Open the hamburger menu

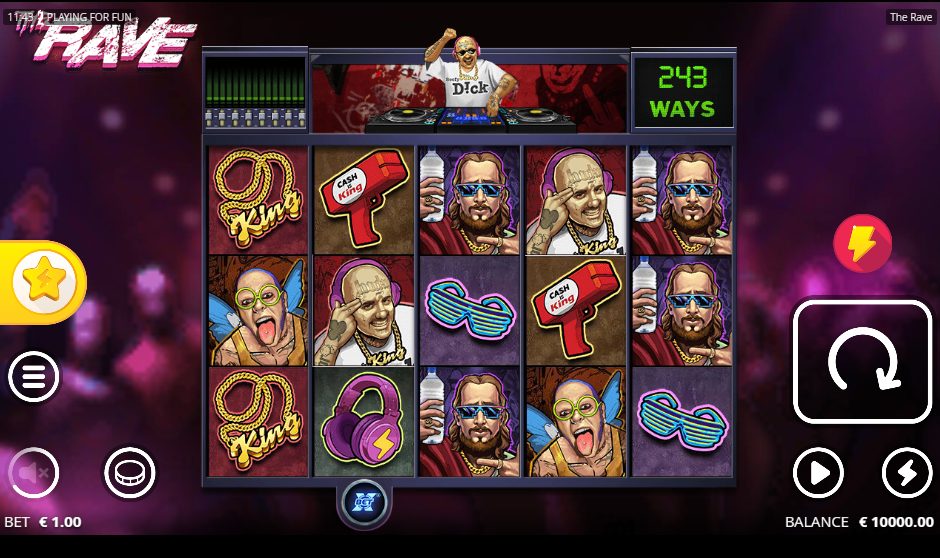(x=34, y=377)
